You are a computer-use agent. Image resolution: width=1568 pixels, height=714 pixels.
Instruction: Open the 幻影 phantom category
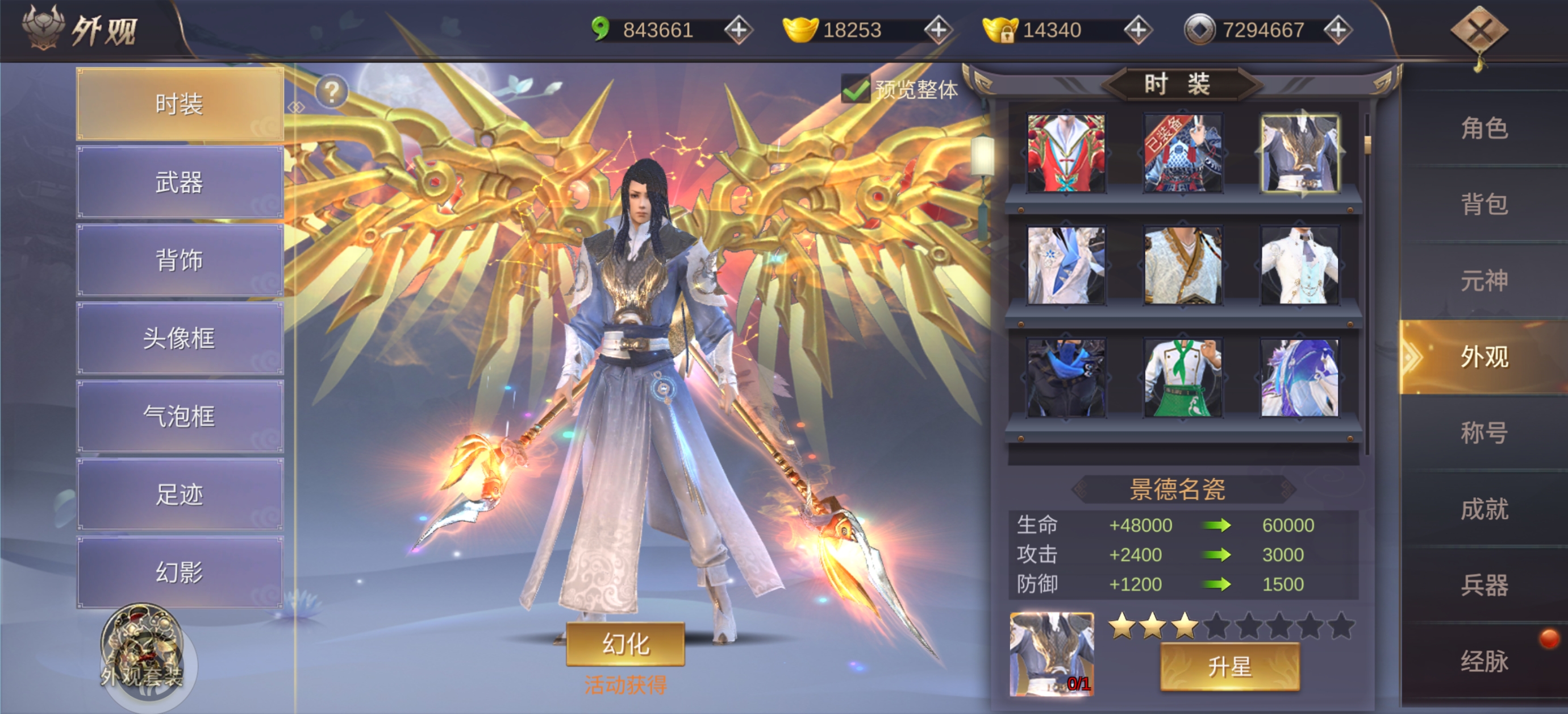coord(180,572)
